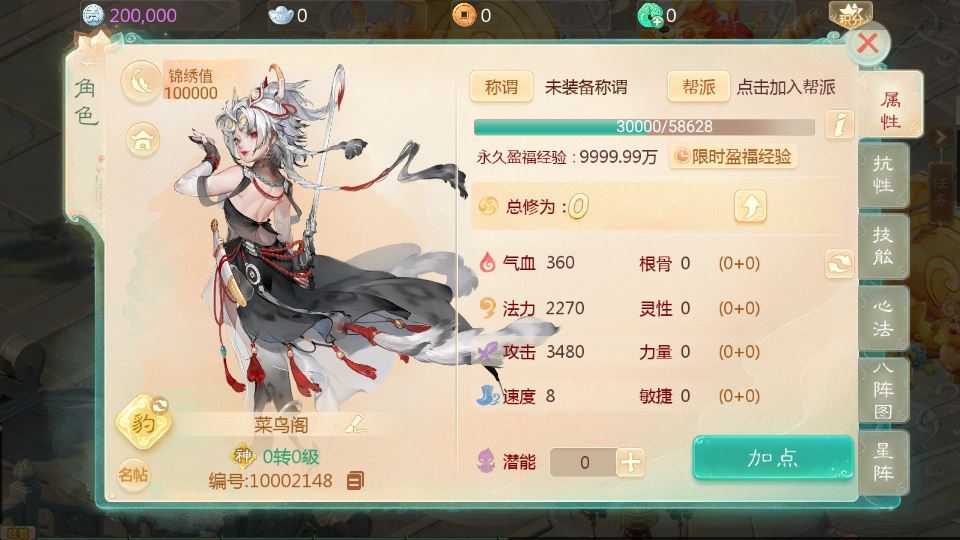Open the 锦绣值 feather icon
960x540 pixels.
click(x=141, y=82)
